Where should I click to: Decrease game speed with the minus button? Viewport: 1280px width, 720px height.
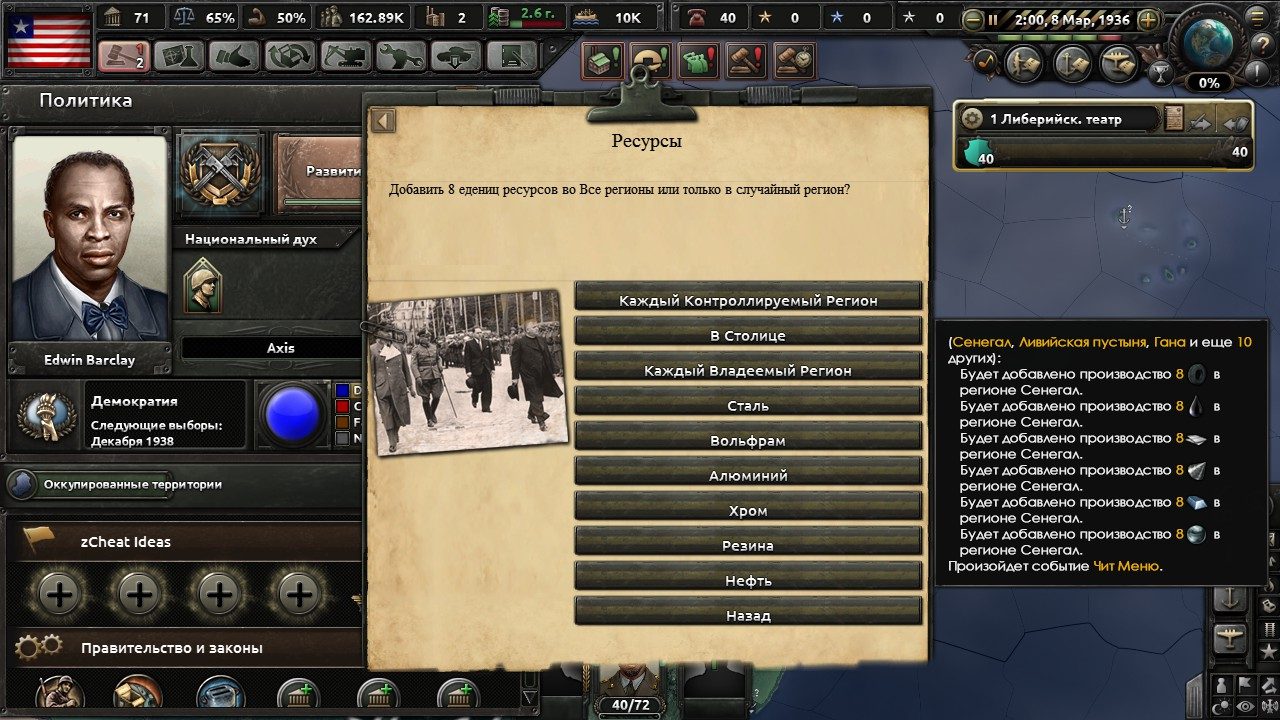pyautogui.click(x=972, y=20)
